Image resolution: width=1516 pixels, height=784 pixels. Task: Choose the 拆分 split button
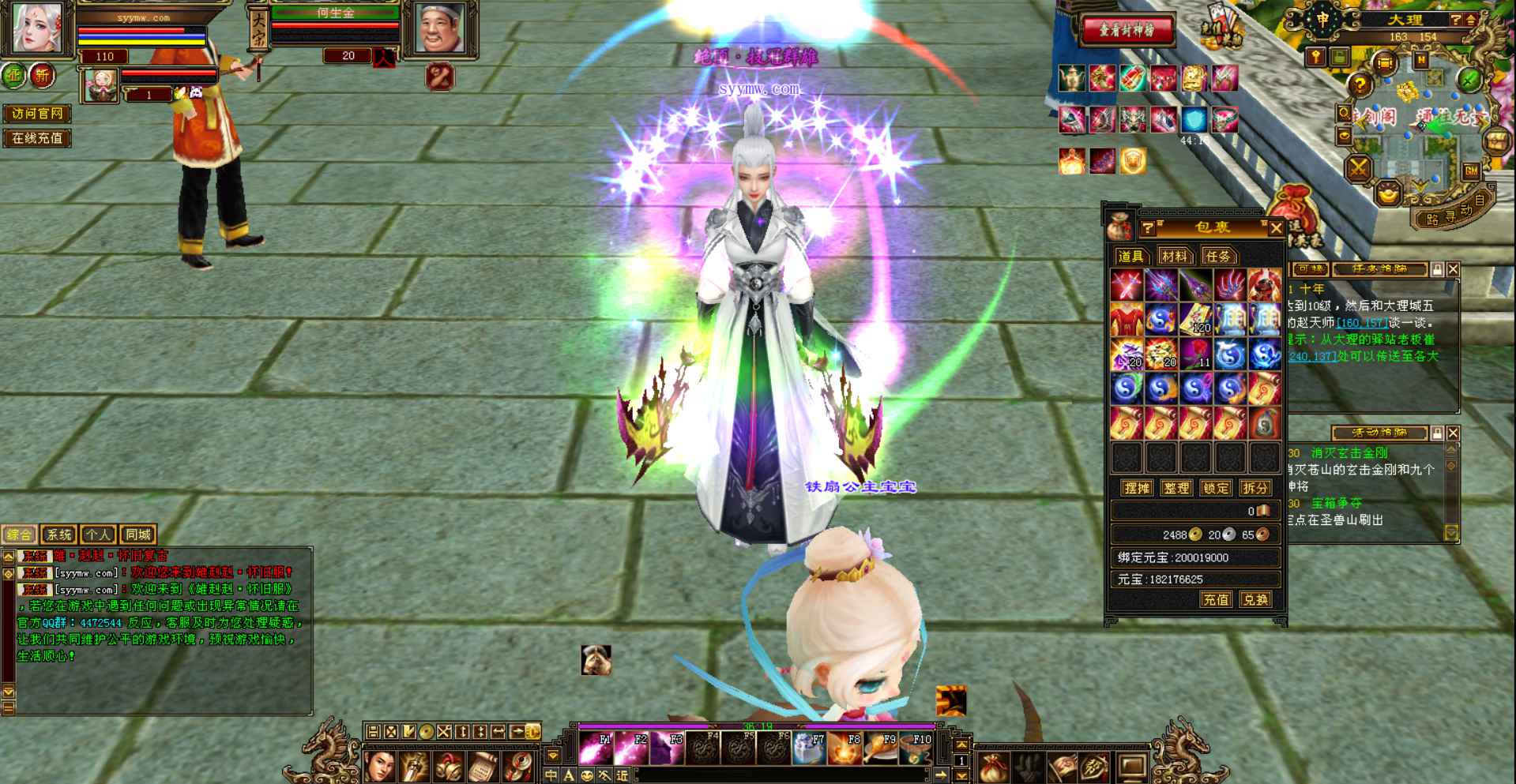(x=1255, y=488)
